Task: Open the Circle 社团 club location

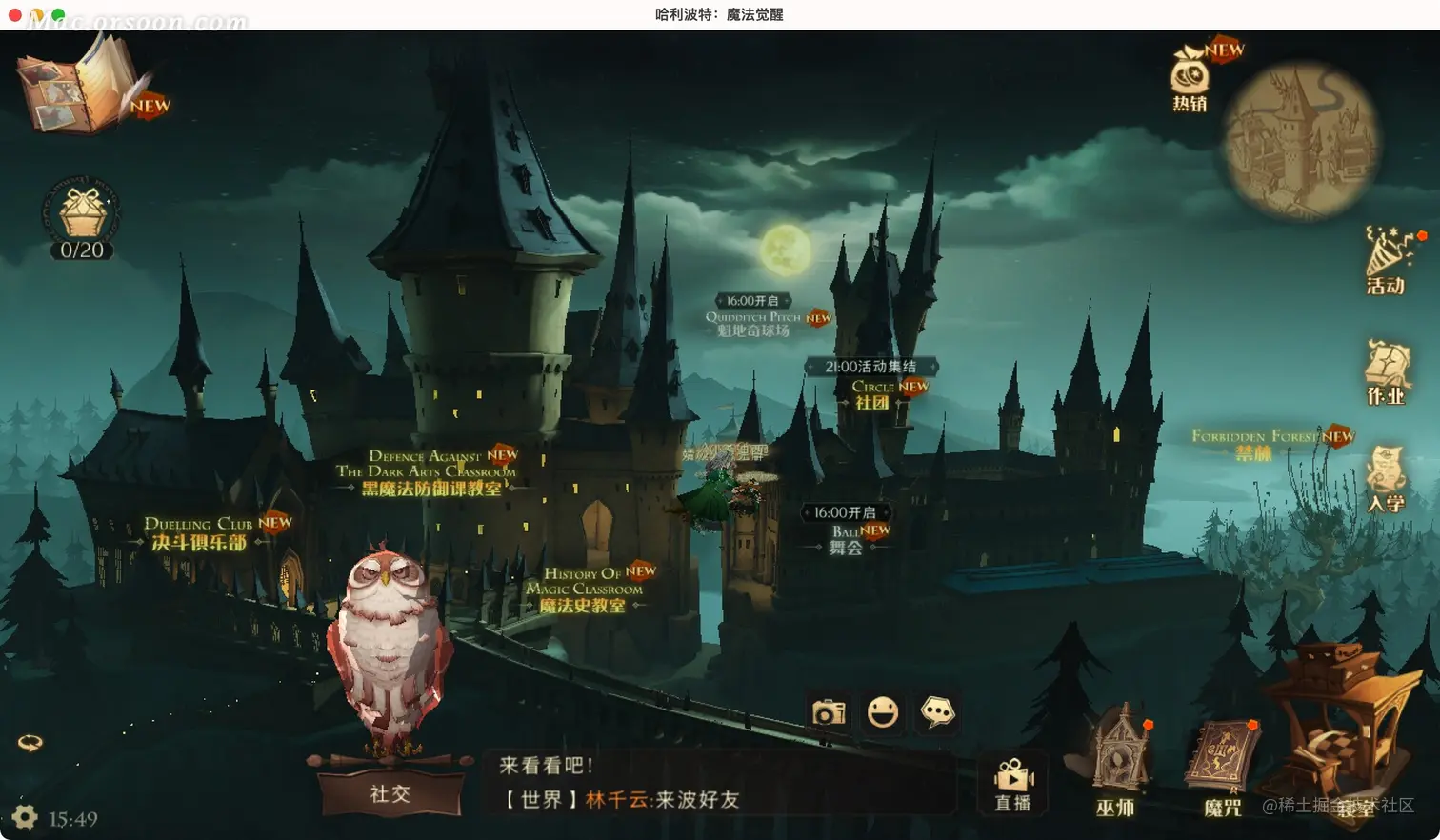Action: tap(873, 394)
